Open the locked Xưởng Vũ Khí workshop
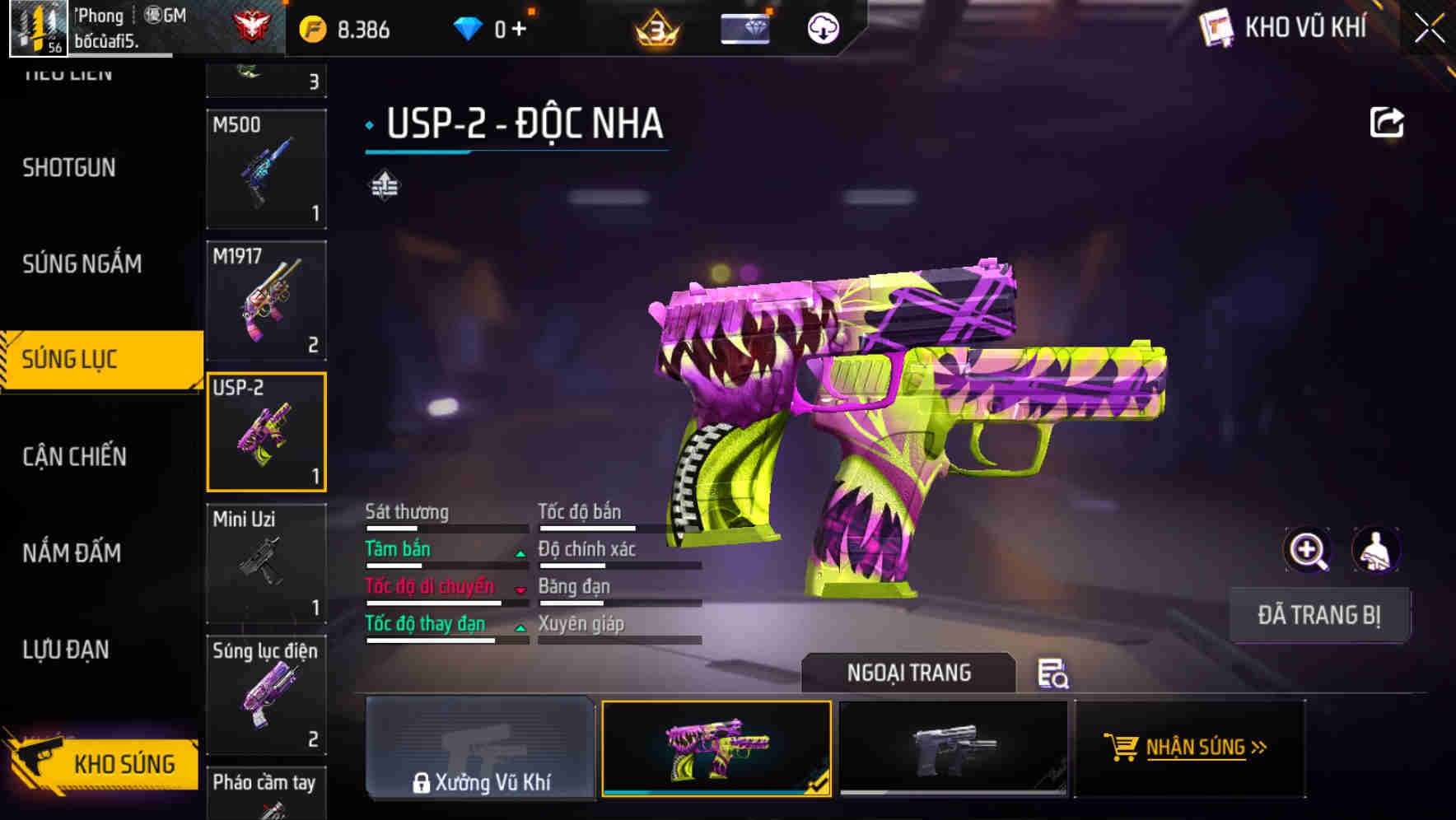 point(480,749)
